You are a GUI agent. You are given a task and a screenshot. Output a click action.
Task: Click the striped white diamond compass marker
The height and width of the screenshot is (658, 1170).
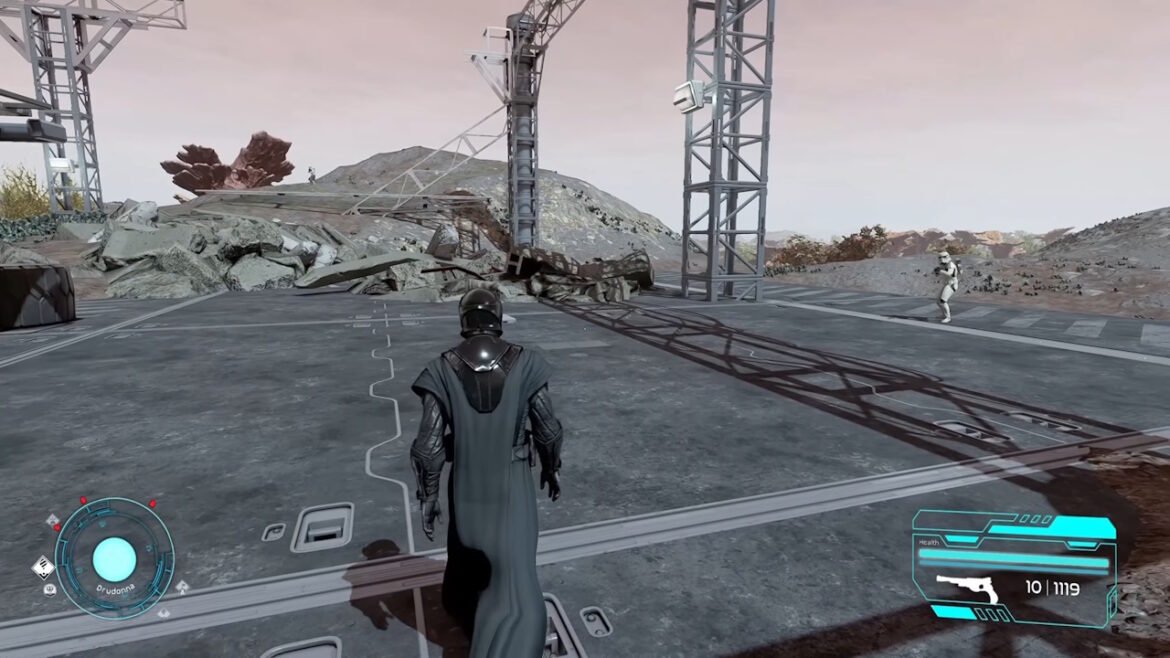tap(42, 568)
